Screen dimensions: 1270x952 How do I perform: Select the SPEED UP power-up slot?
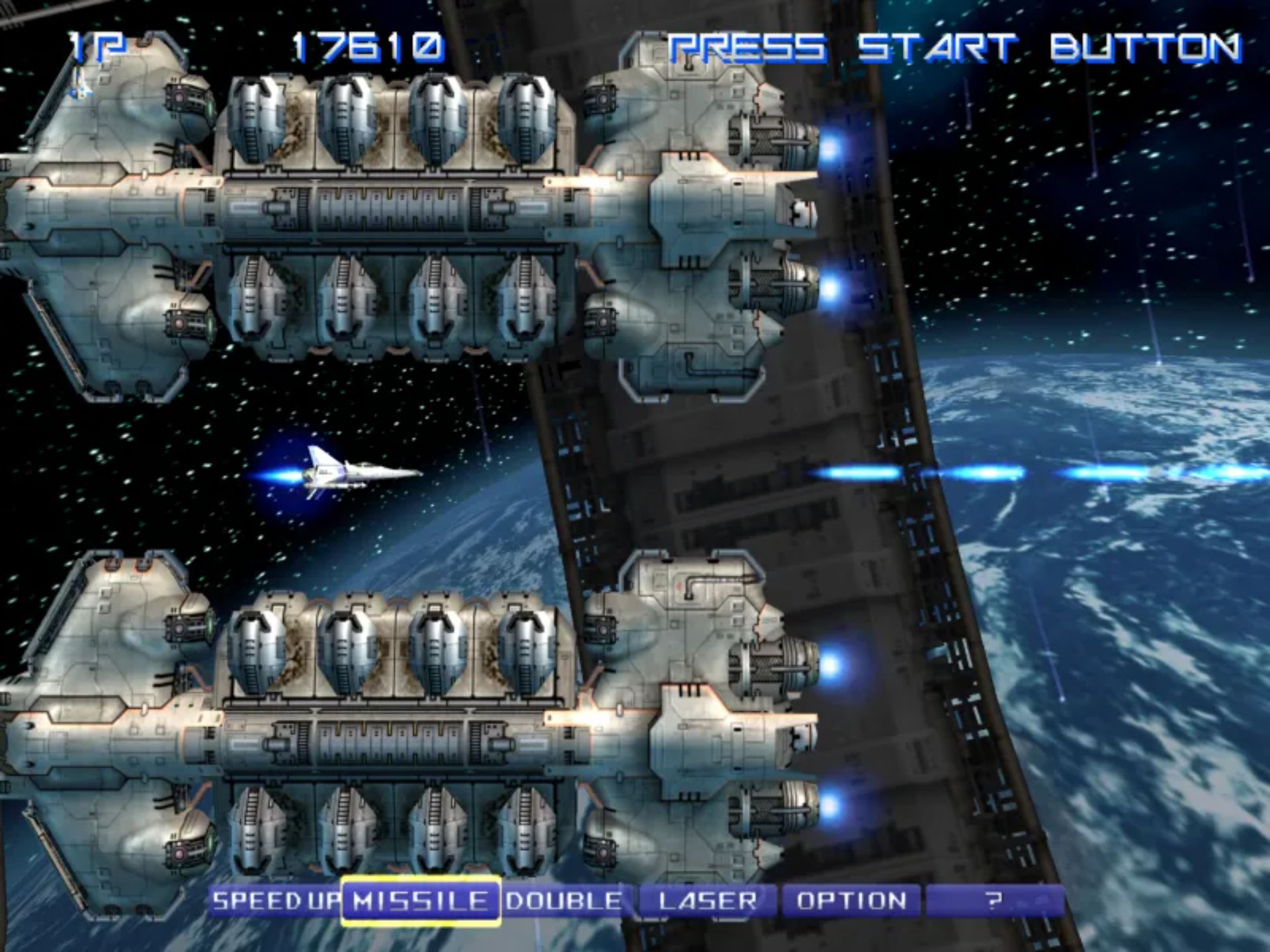point(275,901)
